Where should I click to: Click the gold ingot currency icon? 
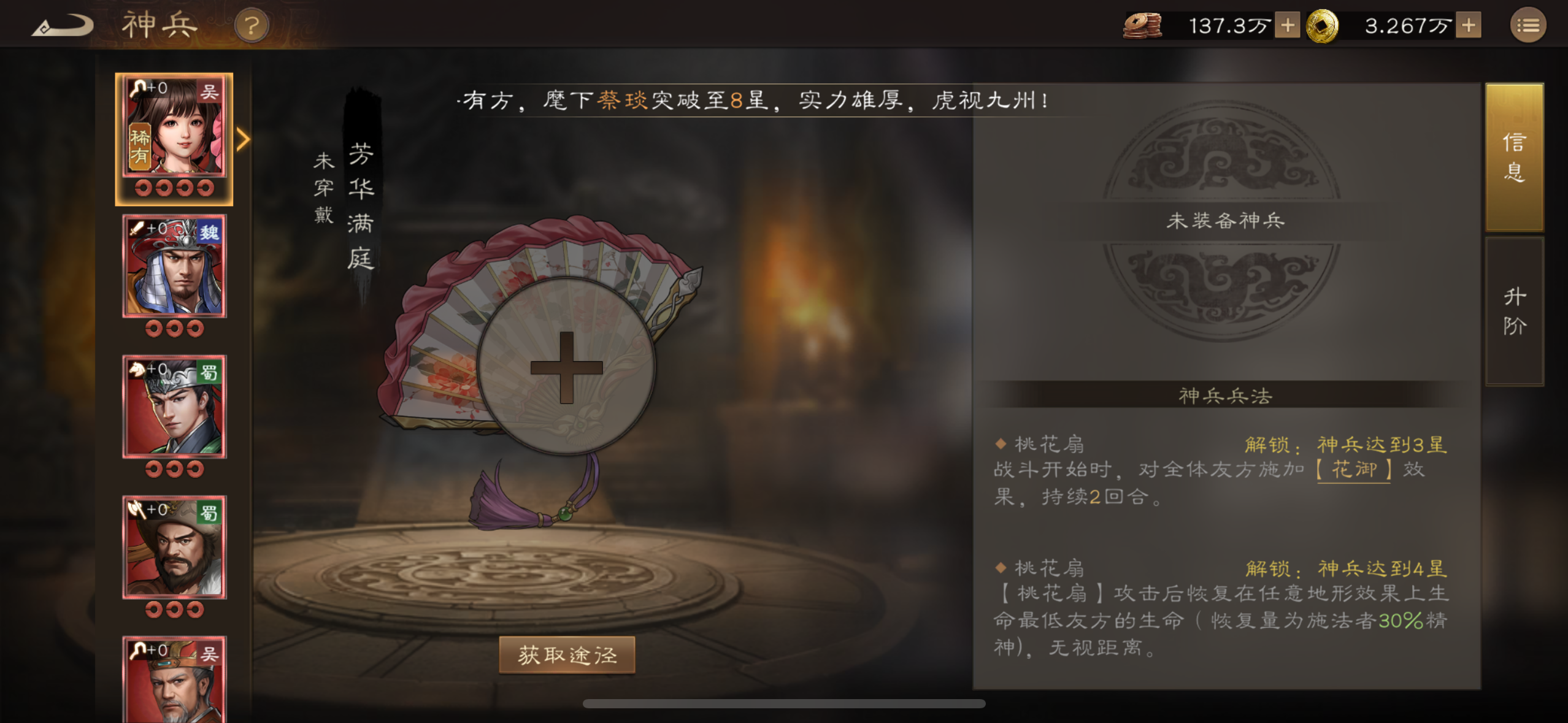[x=1330, y=26]
